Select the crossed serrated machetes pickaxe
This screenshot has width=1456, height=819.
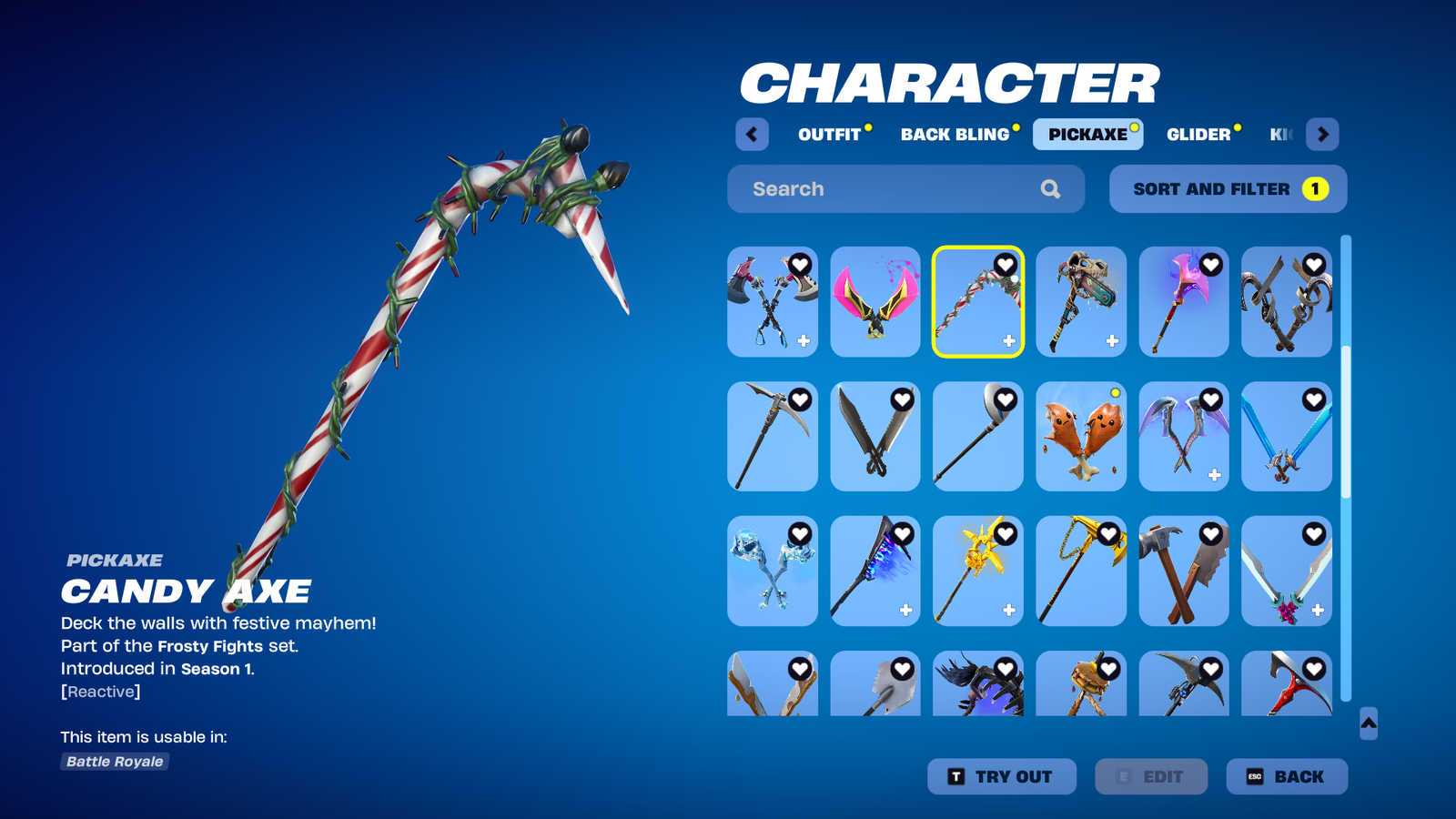coord(875,437)
